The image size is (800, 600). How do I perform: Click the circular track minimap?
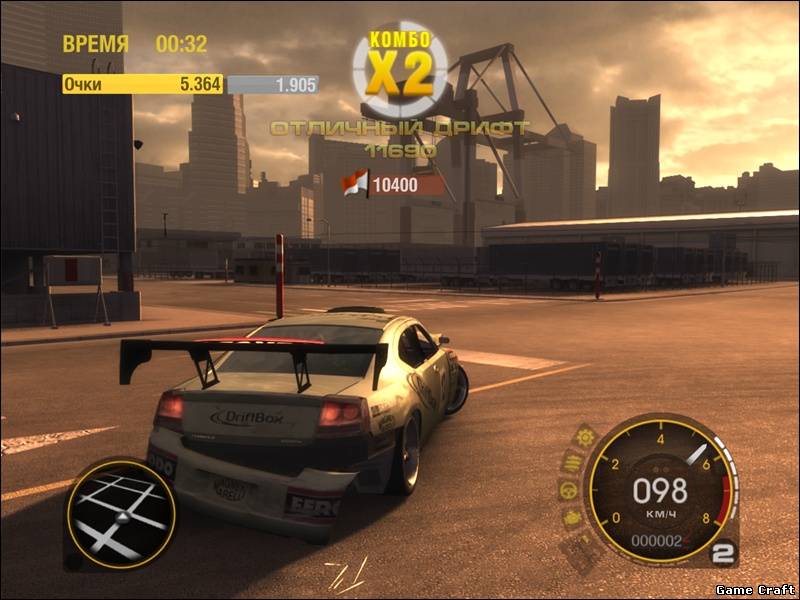click(x=121, y=514)
